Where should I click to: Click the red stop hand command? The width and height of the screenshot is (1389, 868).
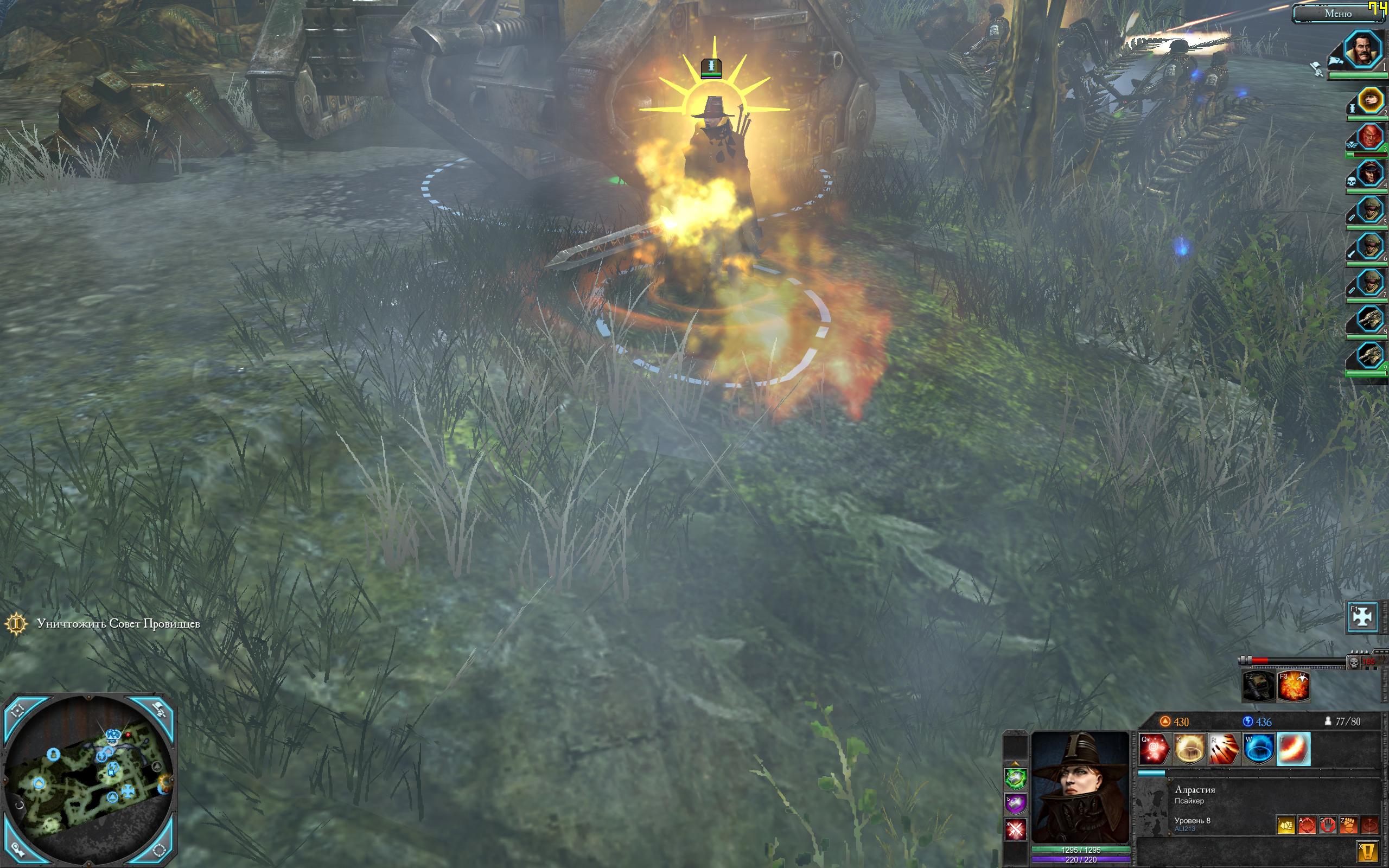[x=1328, y=826]
